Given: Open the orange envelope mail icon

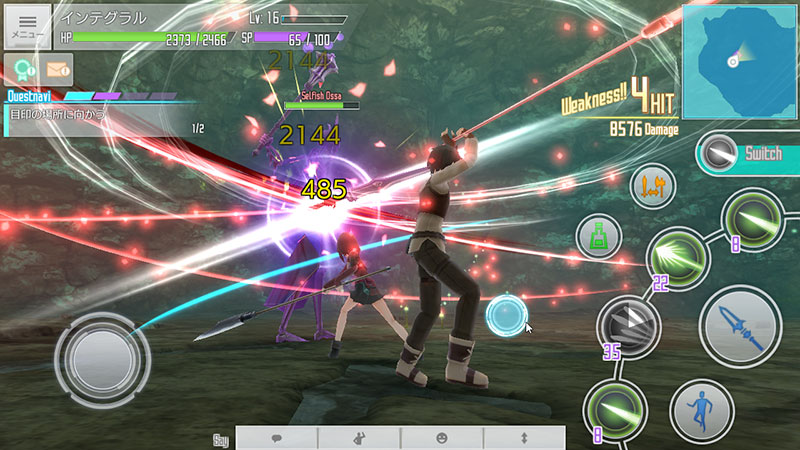Looking at the screenshot, I should pyautogui.click(x=58, y=69).
